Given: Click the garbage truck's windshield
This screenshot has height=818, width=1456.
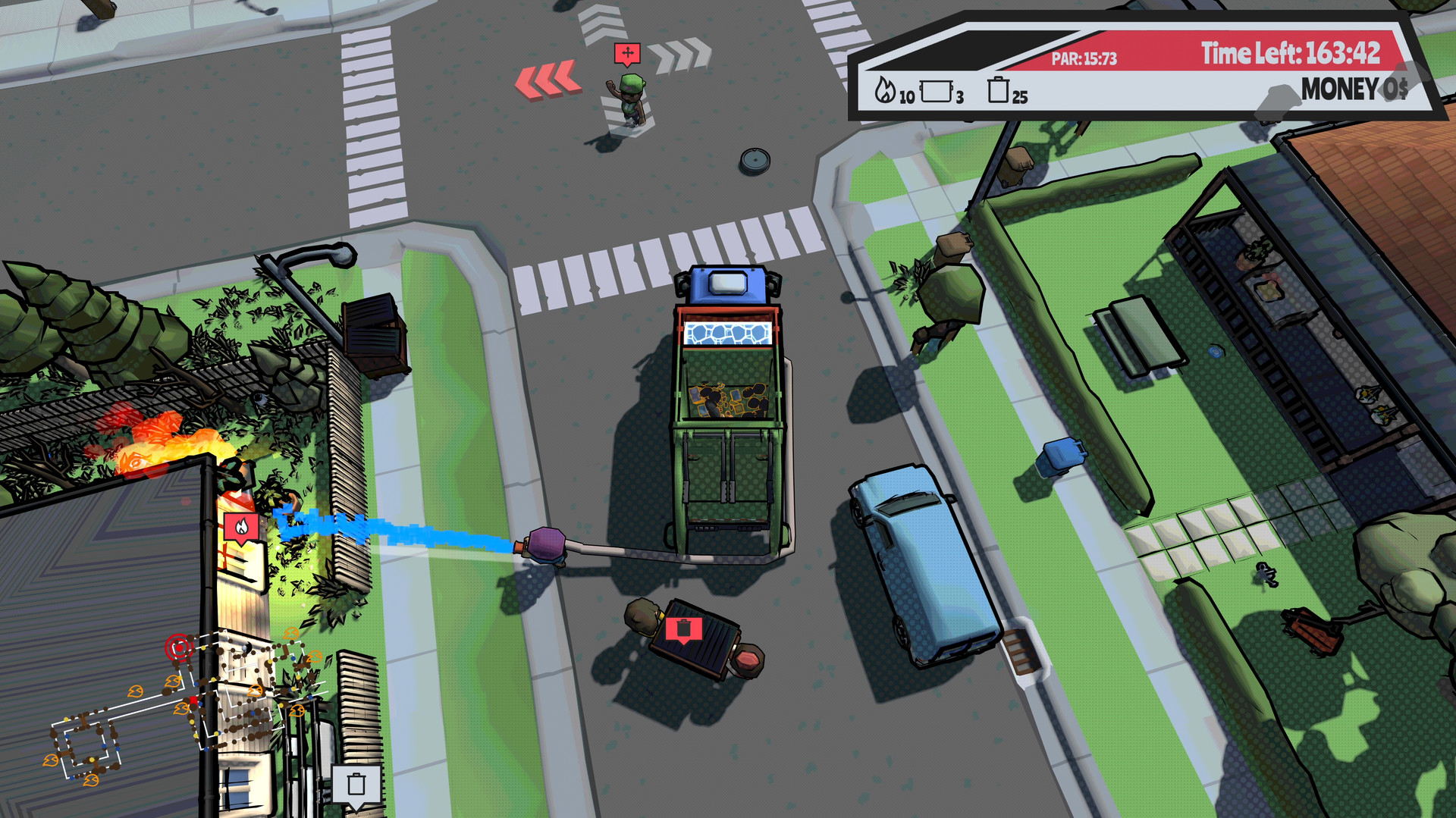Looking at the screenshot, I should pos(727,283).
